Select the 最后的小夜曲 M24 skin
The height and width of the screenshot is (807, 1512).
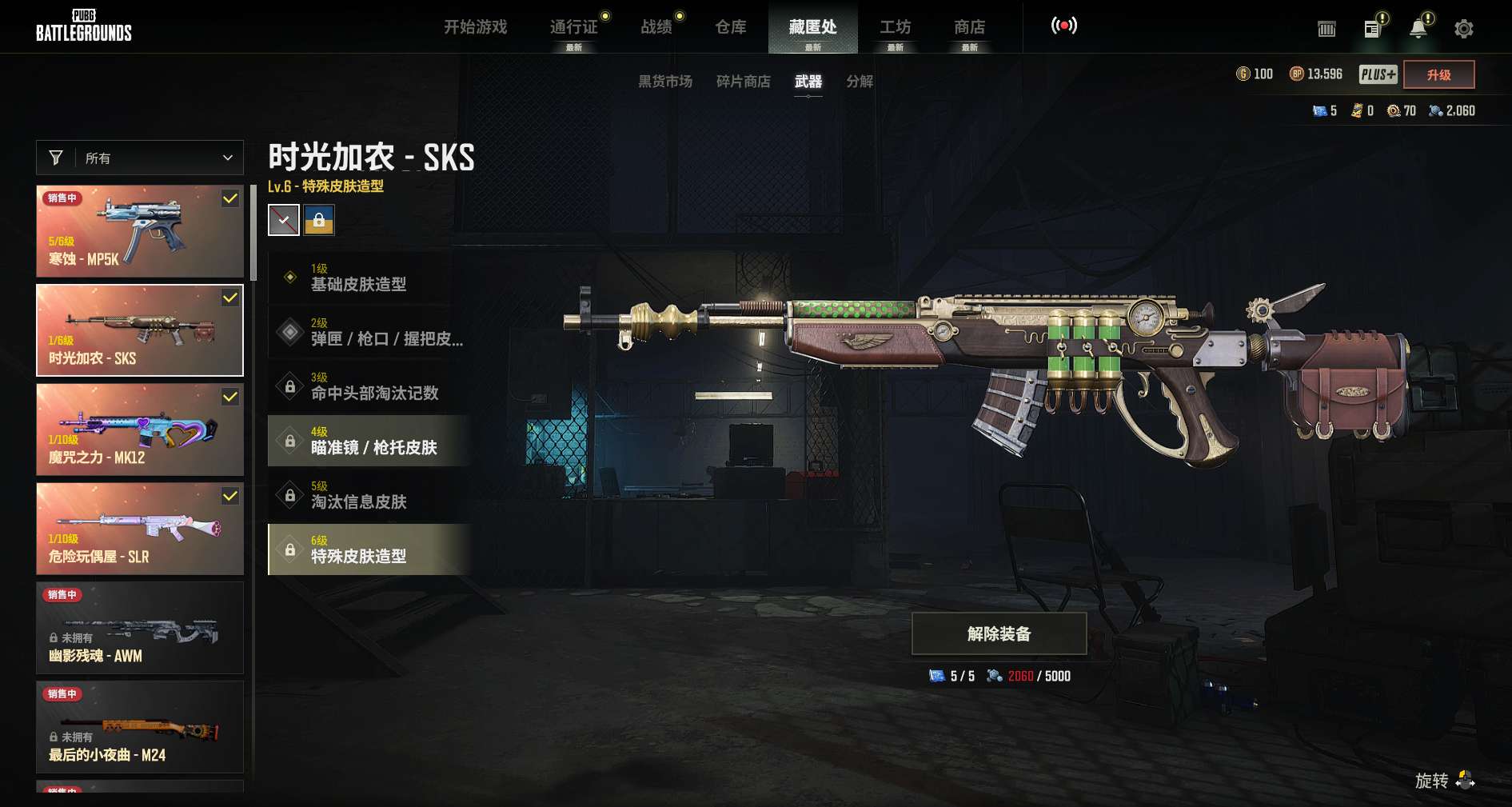pos(140,727)
